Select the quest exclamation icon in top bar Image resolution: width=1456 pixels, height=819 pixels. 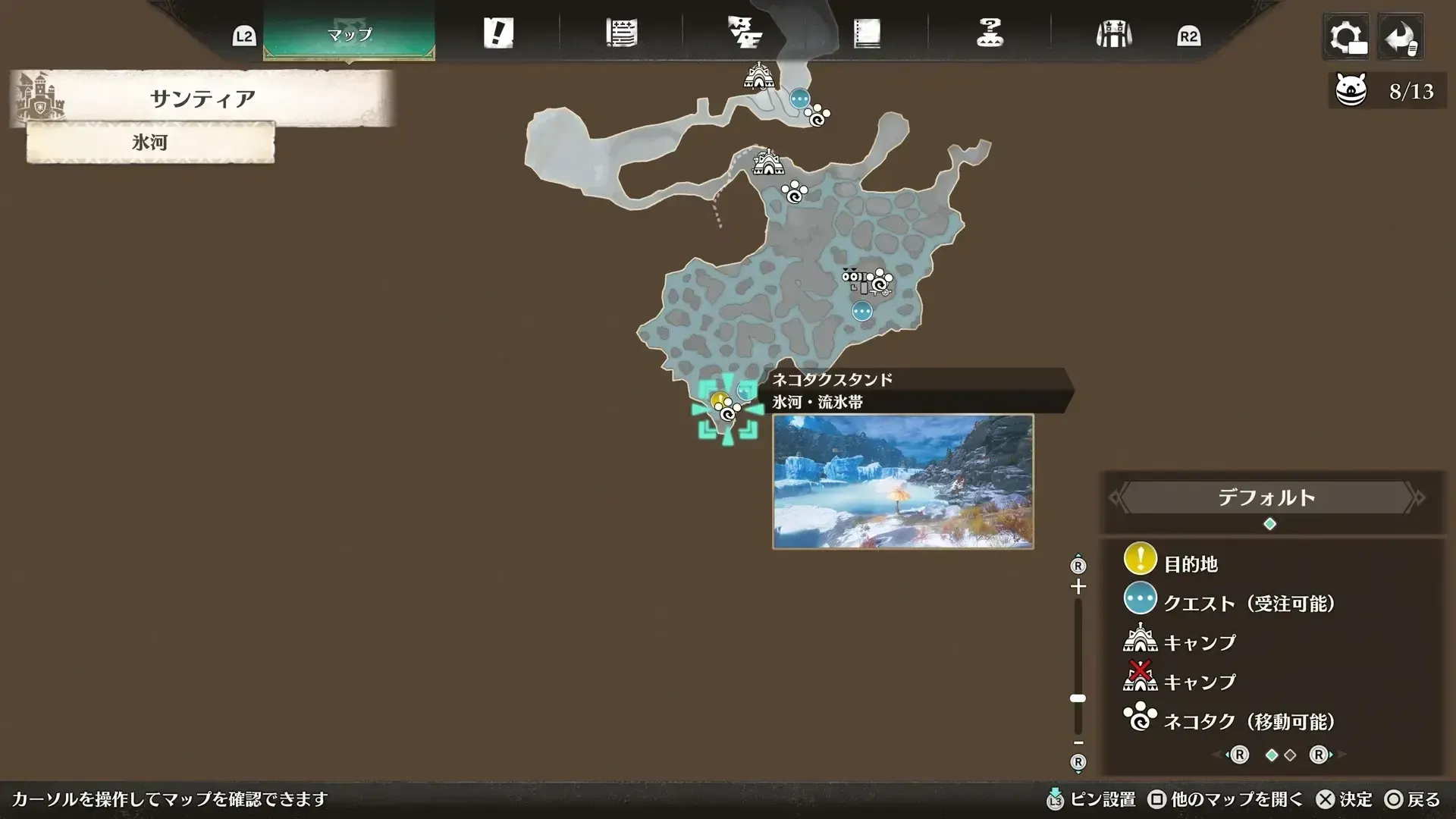[500, 33]
